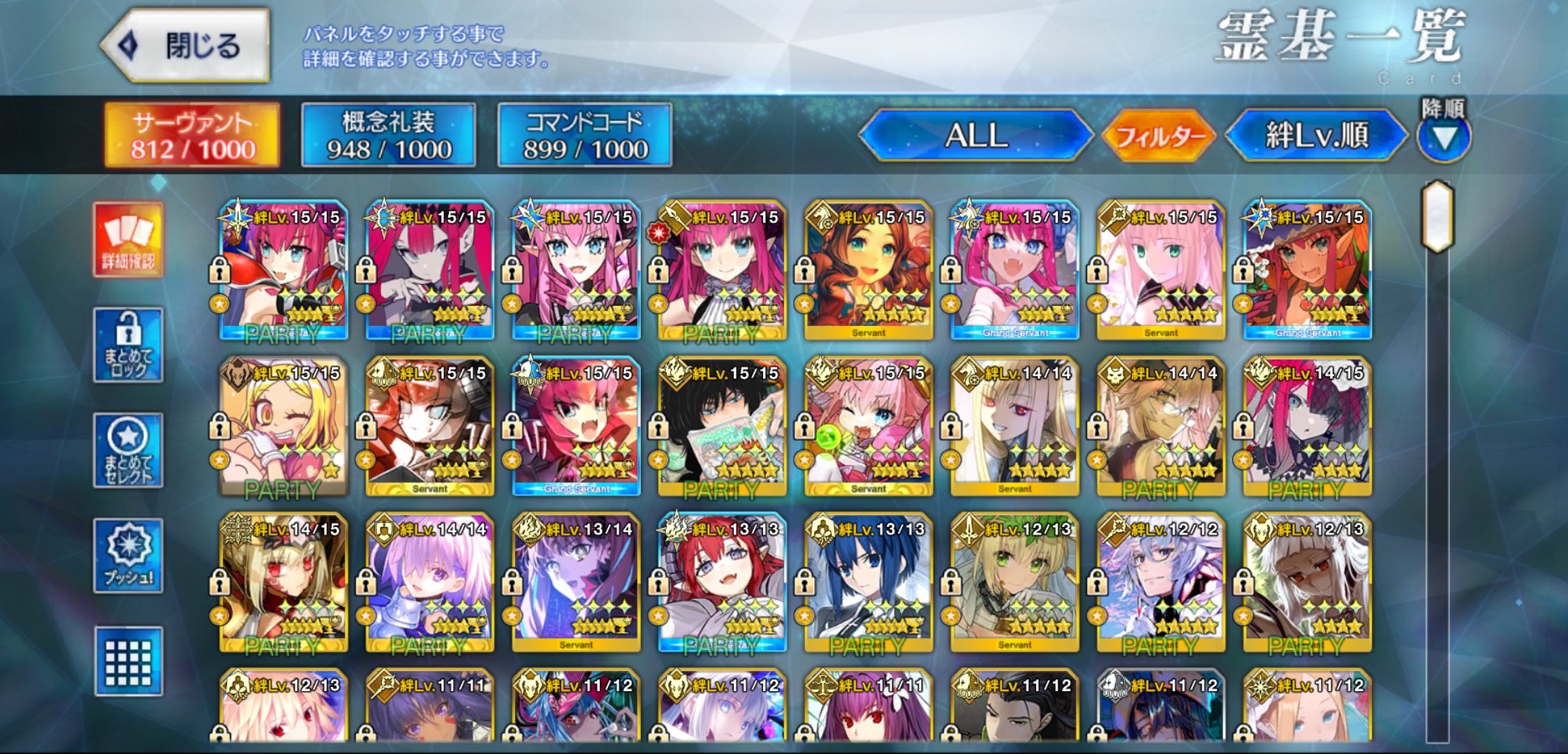Pick the black-haired servant holding a book
Image resolution: width=1568 pixels, height=754 pixels.
coord(722,427)
